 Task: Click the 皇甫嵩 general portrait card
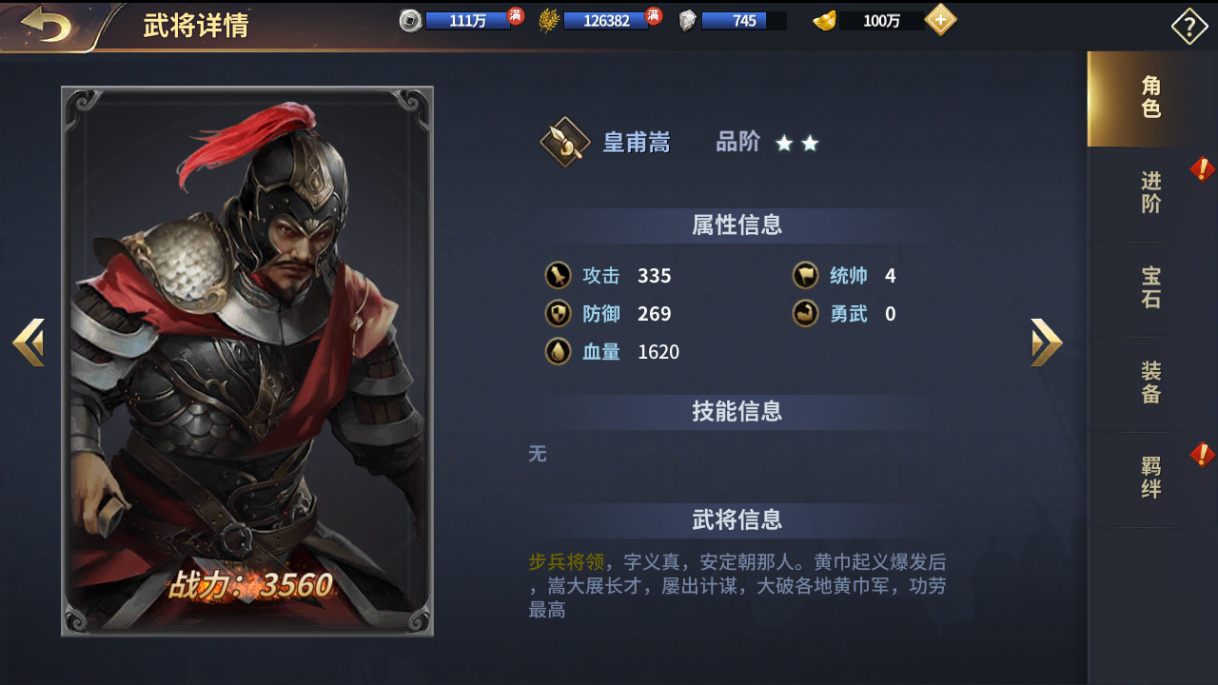(247, 360)
